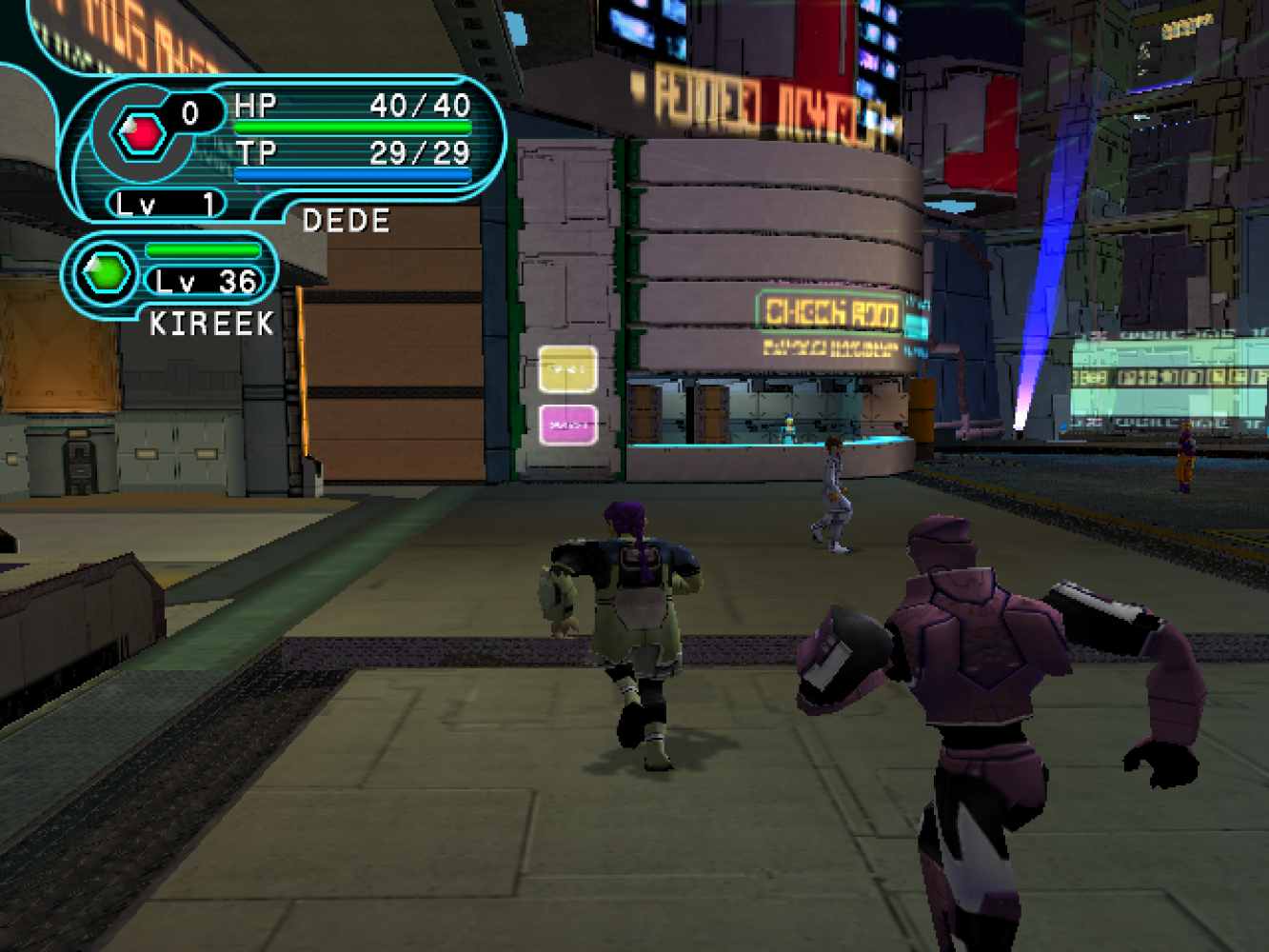The image size is (1269, 952).
Task: Select KIREEK's green hexagon party icon
Action: (x=106, y=273)
